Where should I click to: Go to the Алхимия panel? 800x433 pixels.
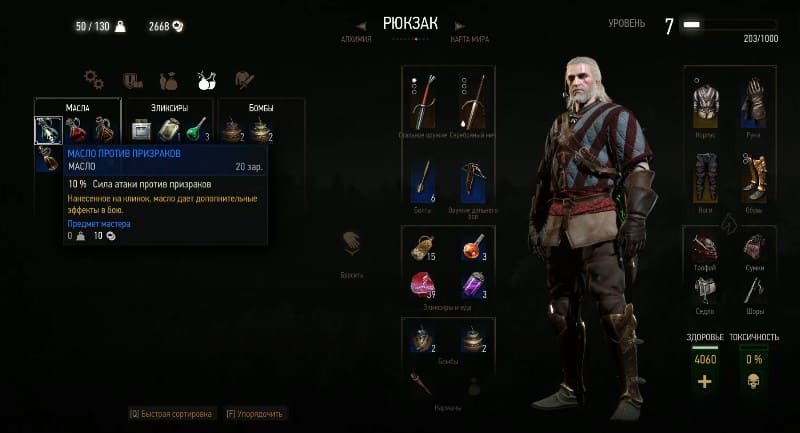point(355,39)
